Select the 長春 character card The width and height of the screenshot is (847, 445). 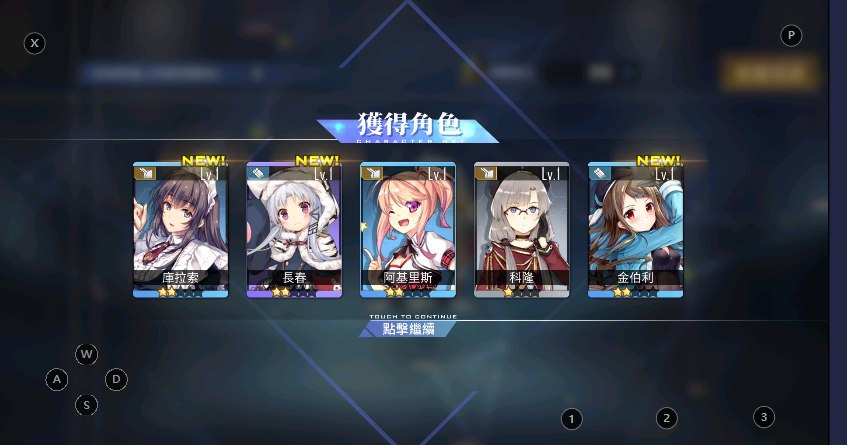click(294, 229)
